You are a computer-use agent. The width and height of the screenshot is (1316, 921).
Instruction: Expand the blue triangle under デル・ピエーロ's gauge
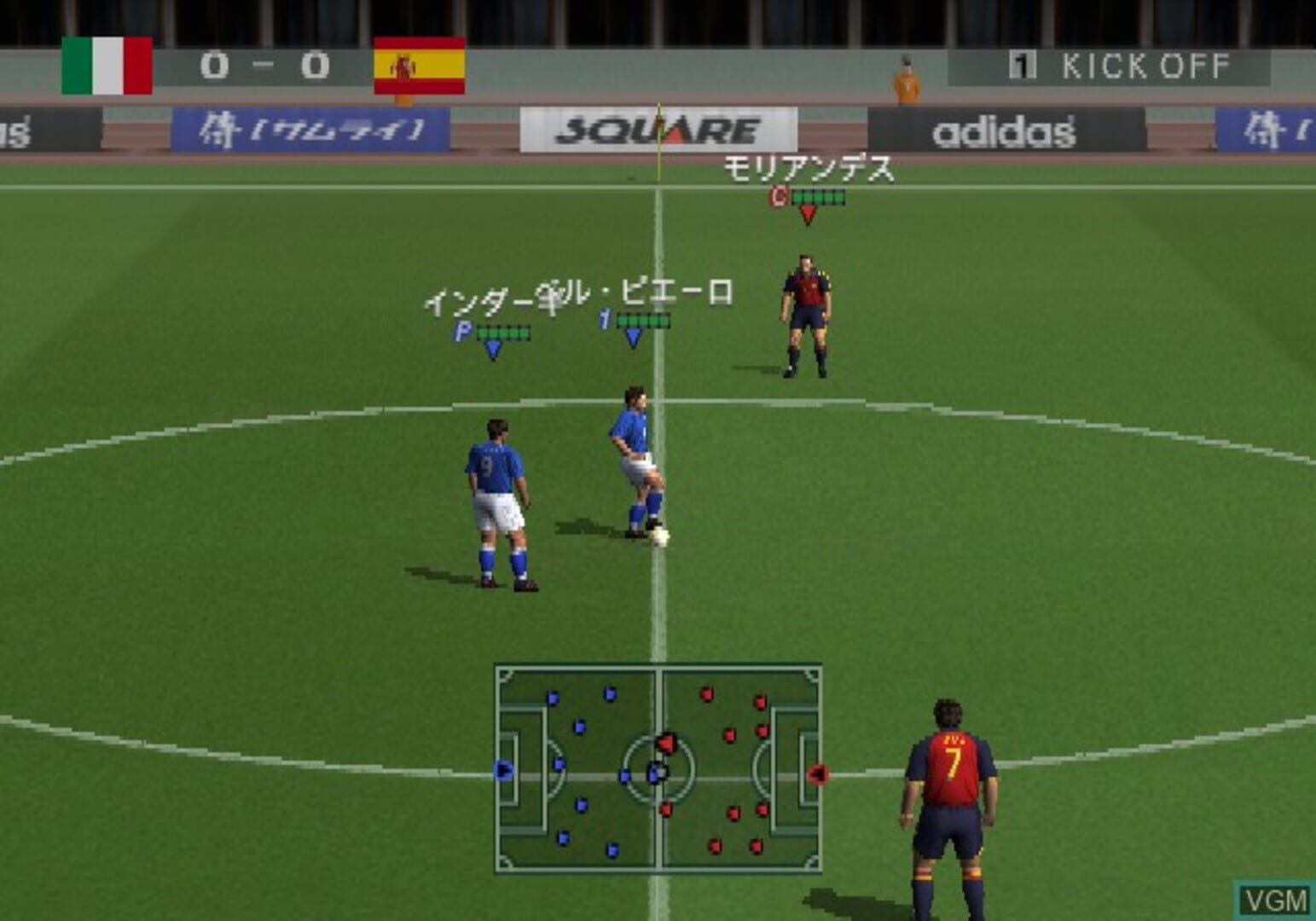coord(632,336)
